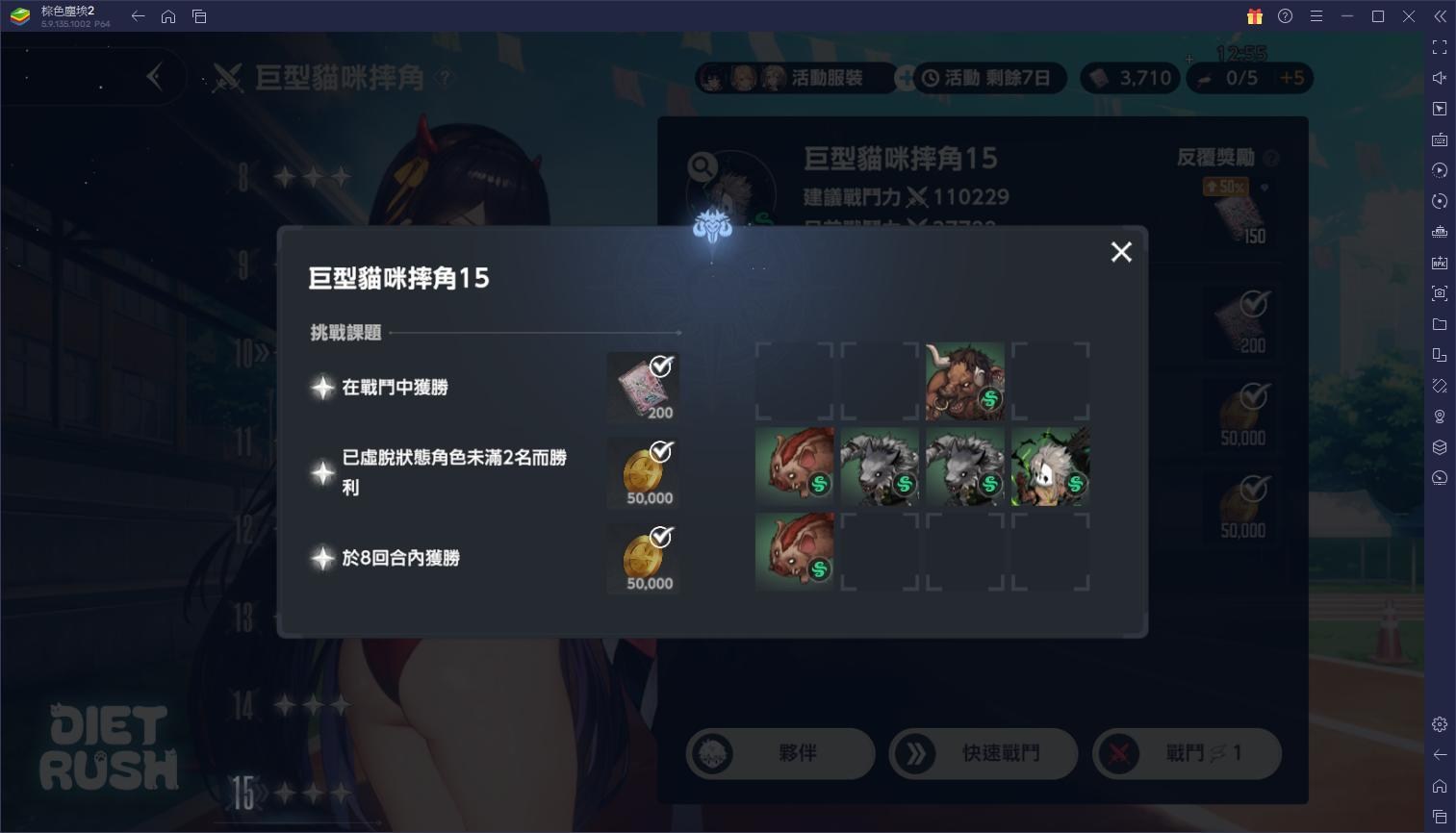Toggle the checkmark on the 在戰鬥中獲勝 reward

coord(659,366)
